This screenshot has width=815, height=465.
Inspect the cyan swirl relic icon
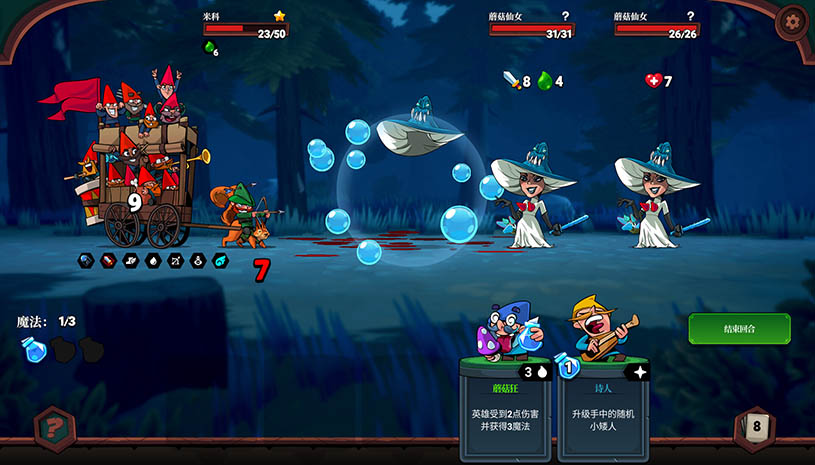[x=221, y=261]
